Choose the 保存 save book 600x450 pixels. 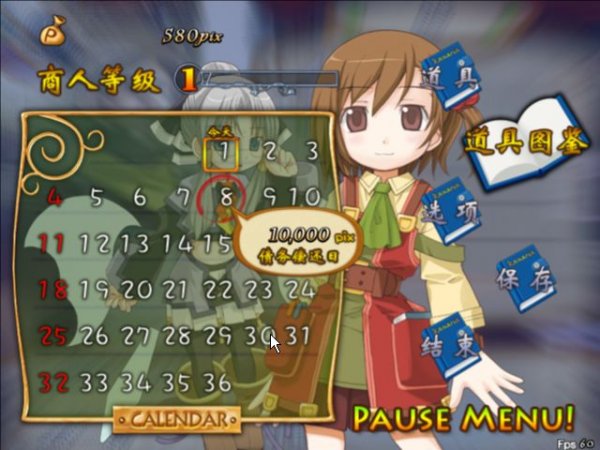point(525,278)
